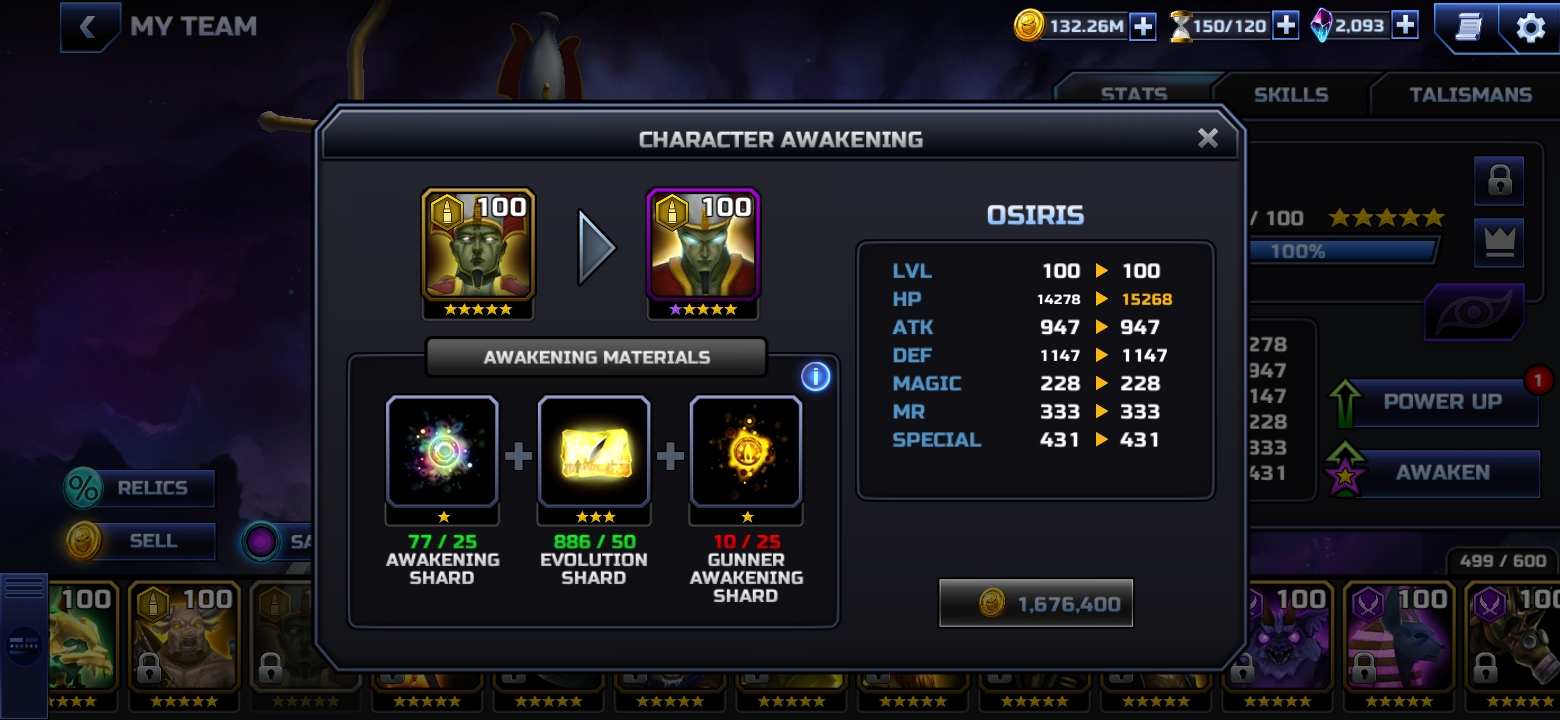Click the Power Up button
Image resolution: width=1560 pixels, height=720 pixels.
pyautogui.click(x=1441, y=402)
